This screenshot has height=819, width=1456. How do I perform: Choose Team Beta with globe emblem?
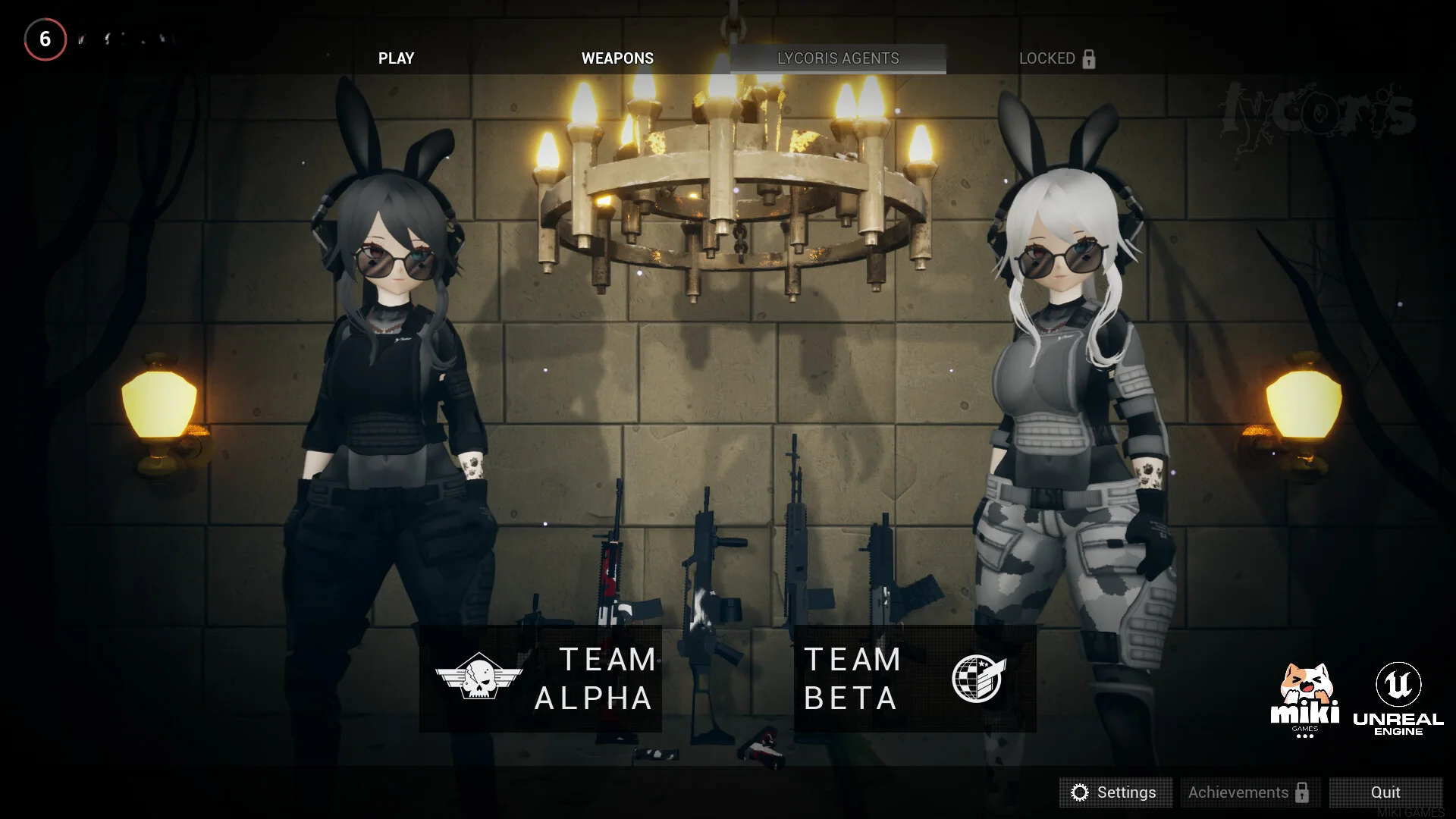click(x=915, y=679)
